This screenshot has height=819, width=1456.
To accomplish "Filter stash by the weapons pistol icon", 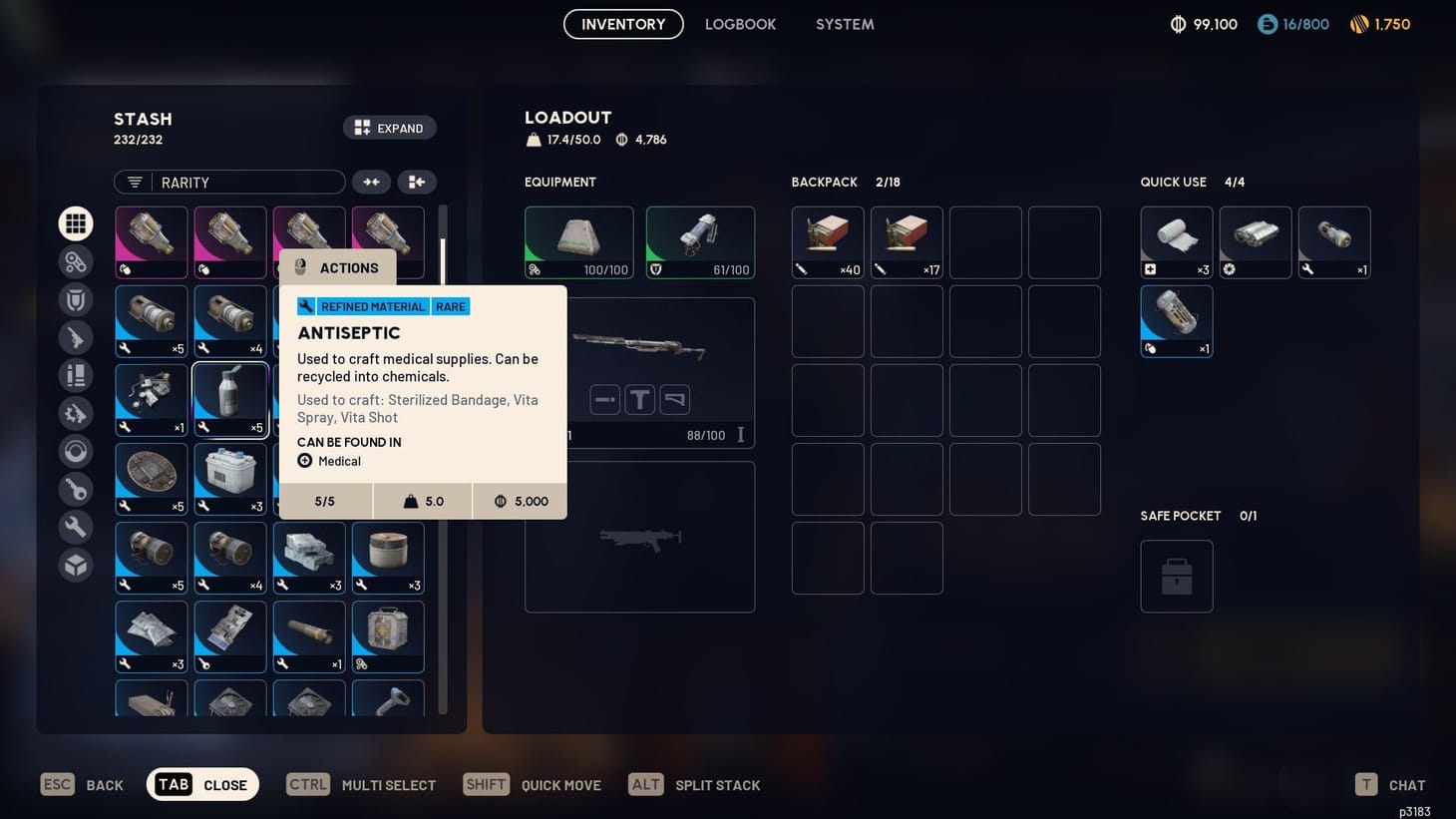I will tap(76, 337).
